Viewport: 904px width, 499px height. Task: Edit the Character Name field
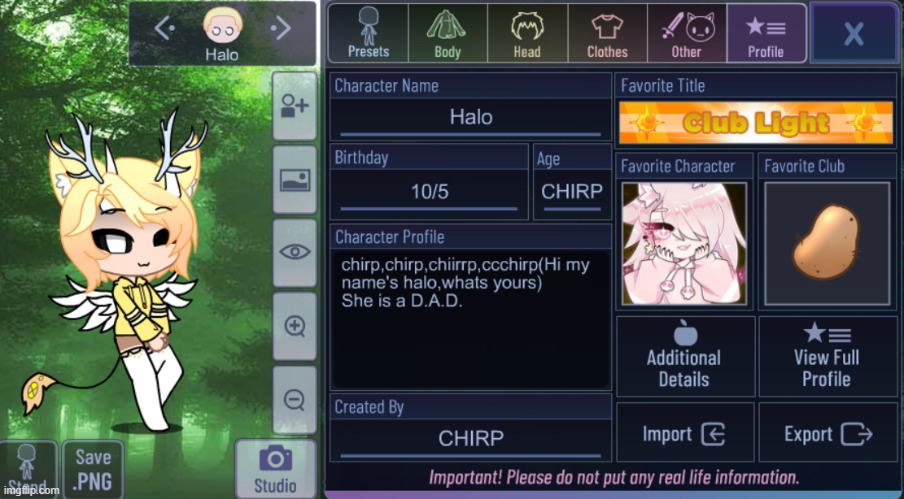pyautogui.click(x=470, y=117)
